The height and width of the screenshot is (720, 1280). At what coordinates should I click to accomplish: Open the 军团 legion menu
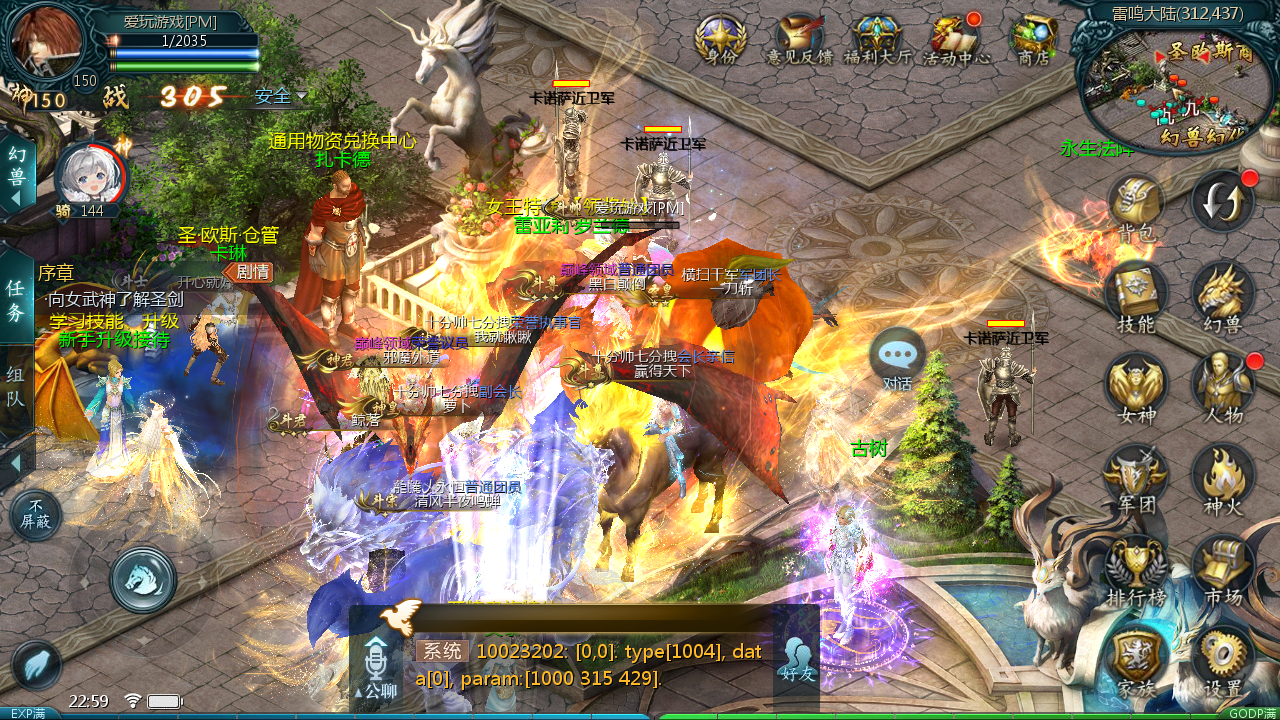[x=1136, y=477]
